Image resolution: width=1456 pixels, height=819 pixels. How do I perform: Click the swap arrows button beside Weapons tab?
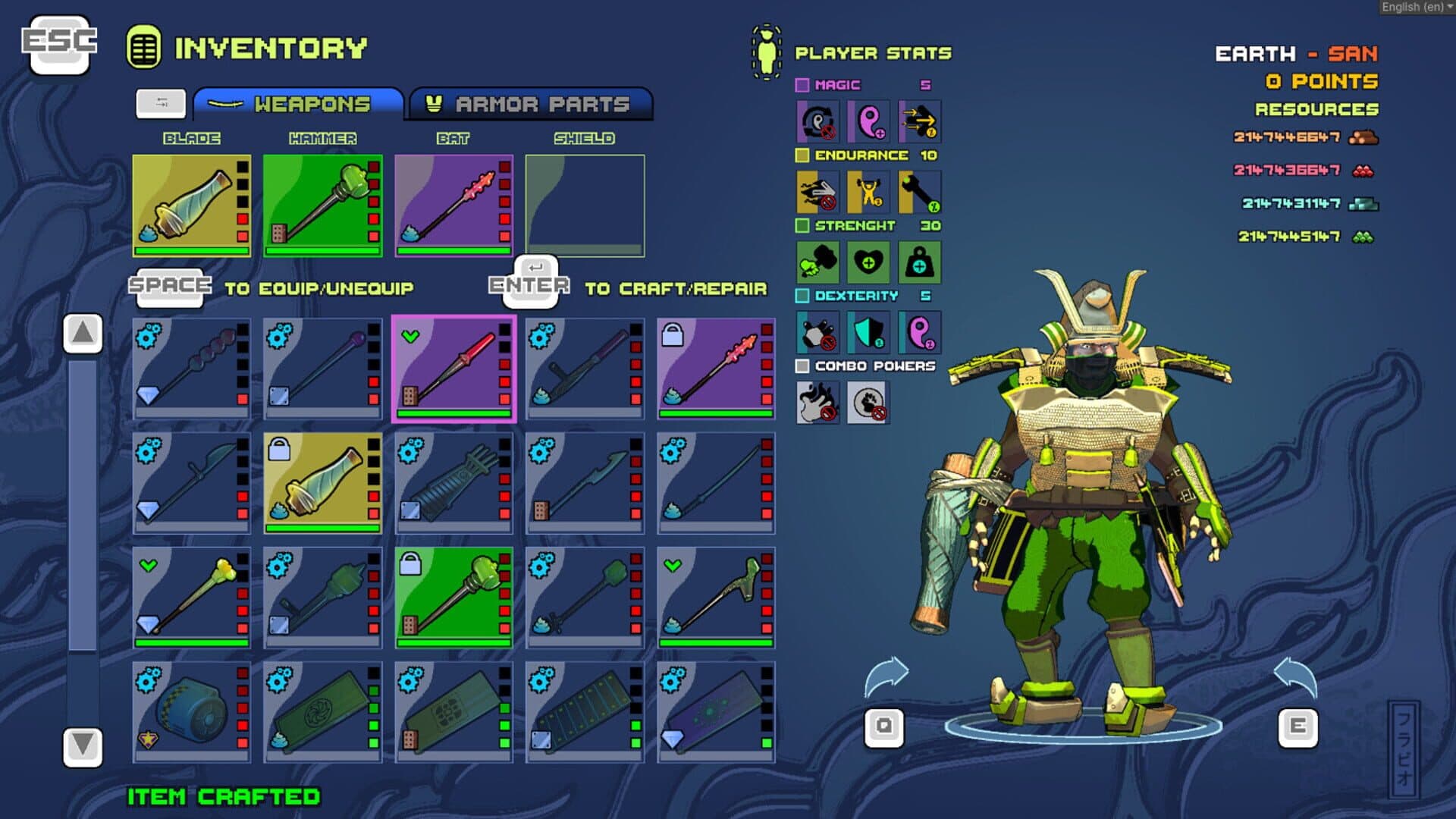coord(161,103)
